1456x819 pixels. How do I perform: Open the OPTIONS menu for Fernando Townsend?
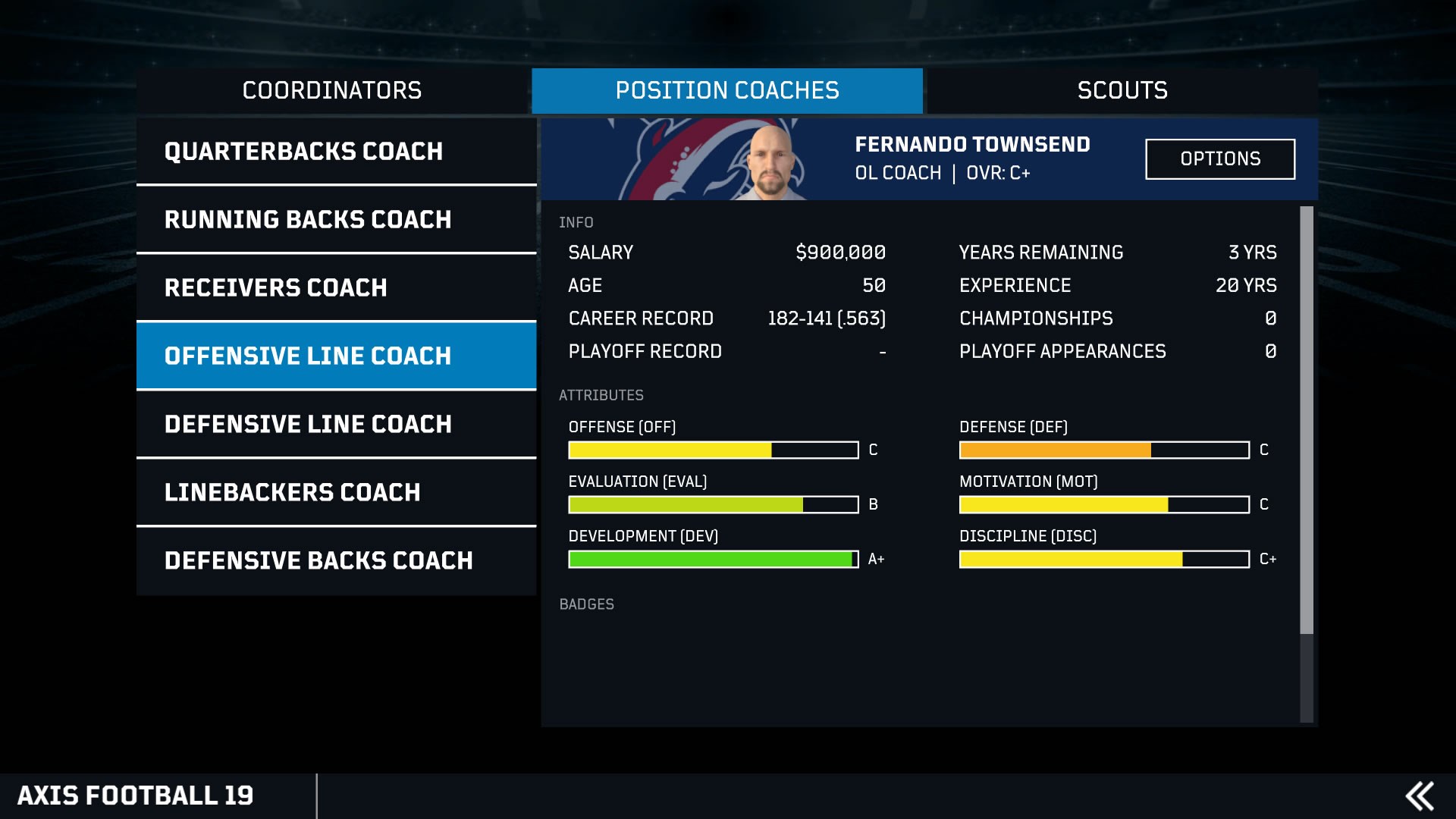[x=1220, y=158]
